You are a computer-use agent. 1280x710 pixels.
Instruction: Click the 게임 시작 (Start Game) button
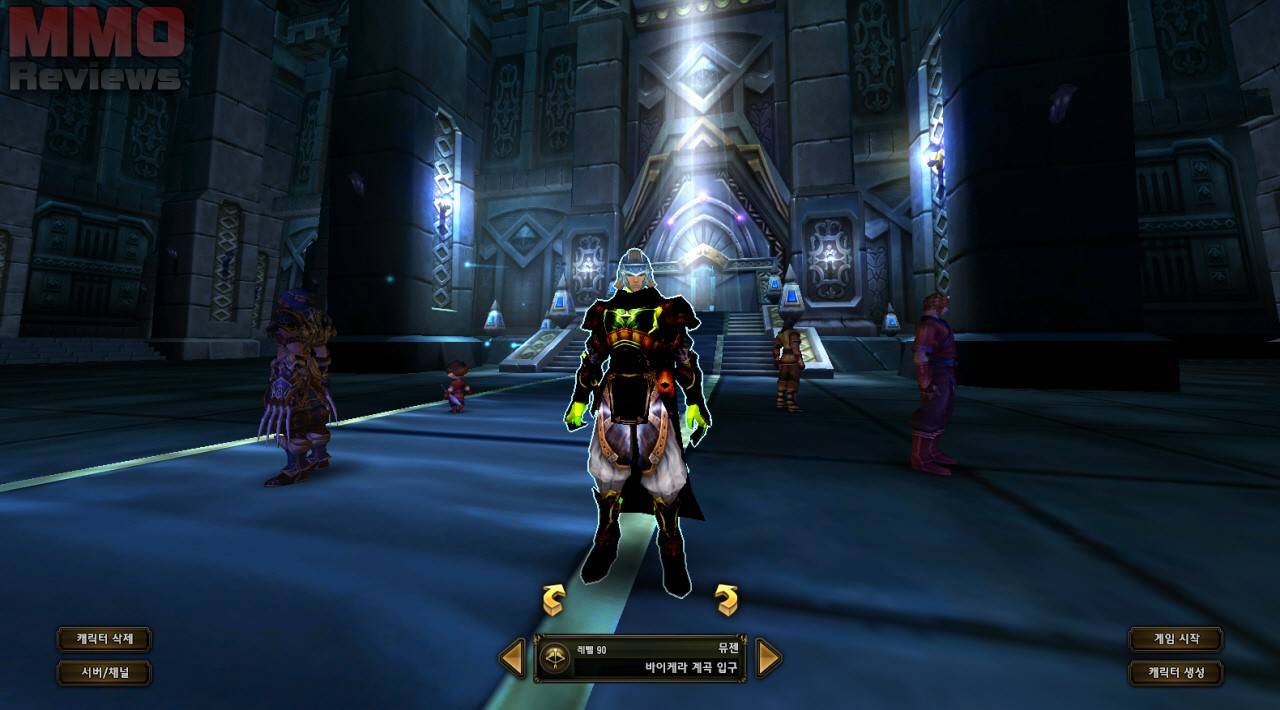pyautogui.click(x=1175, y=639)
